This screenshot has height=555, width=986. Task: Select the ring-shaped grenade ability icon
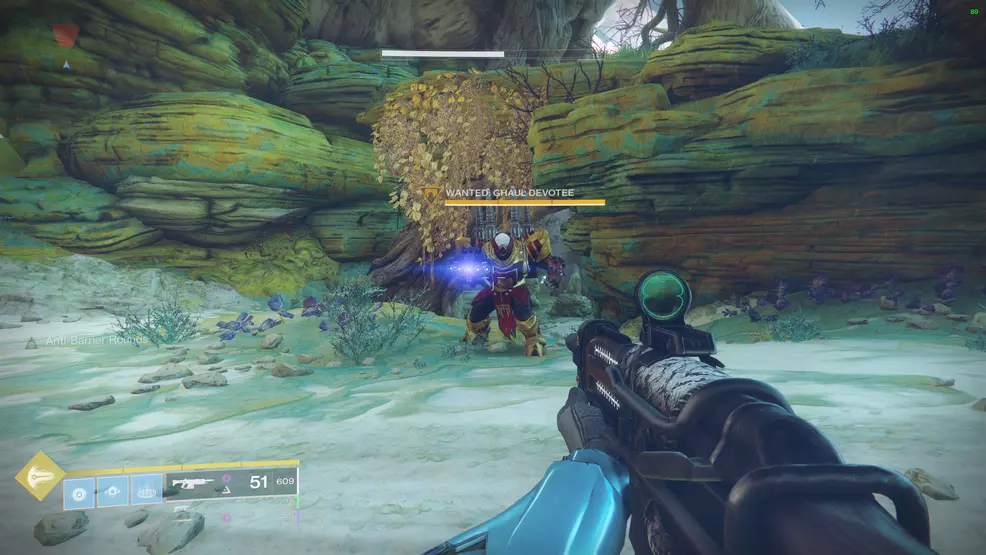tap(80, 491)
